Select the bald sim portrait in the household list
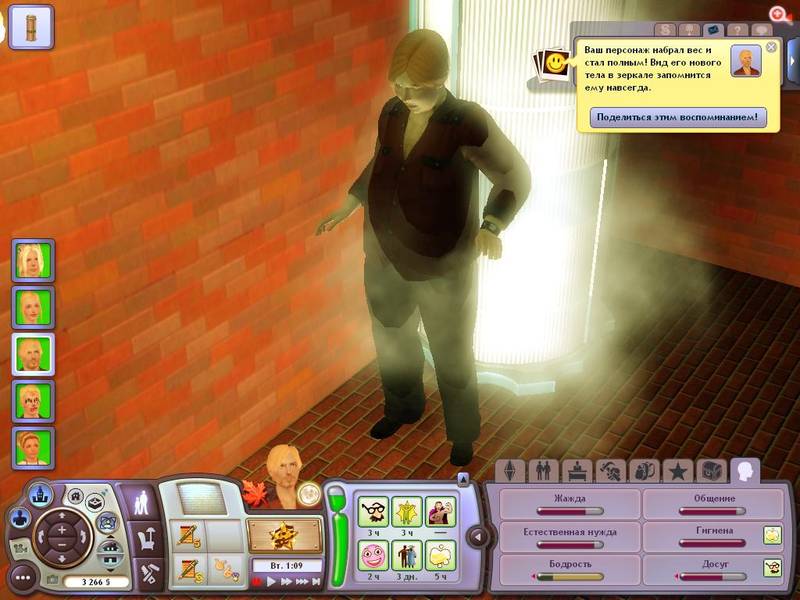800x600 pixels. coord(33,353)
